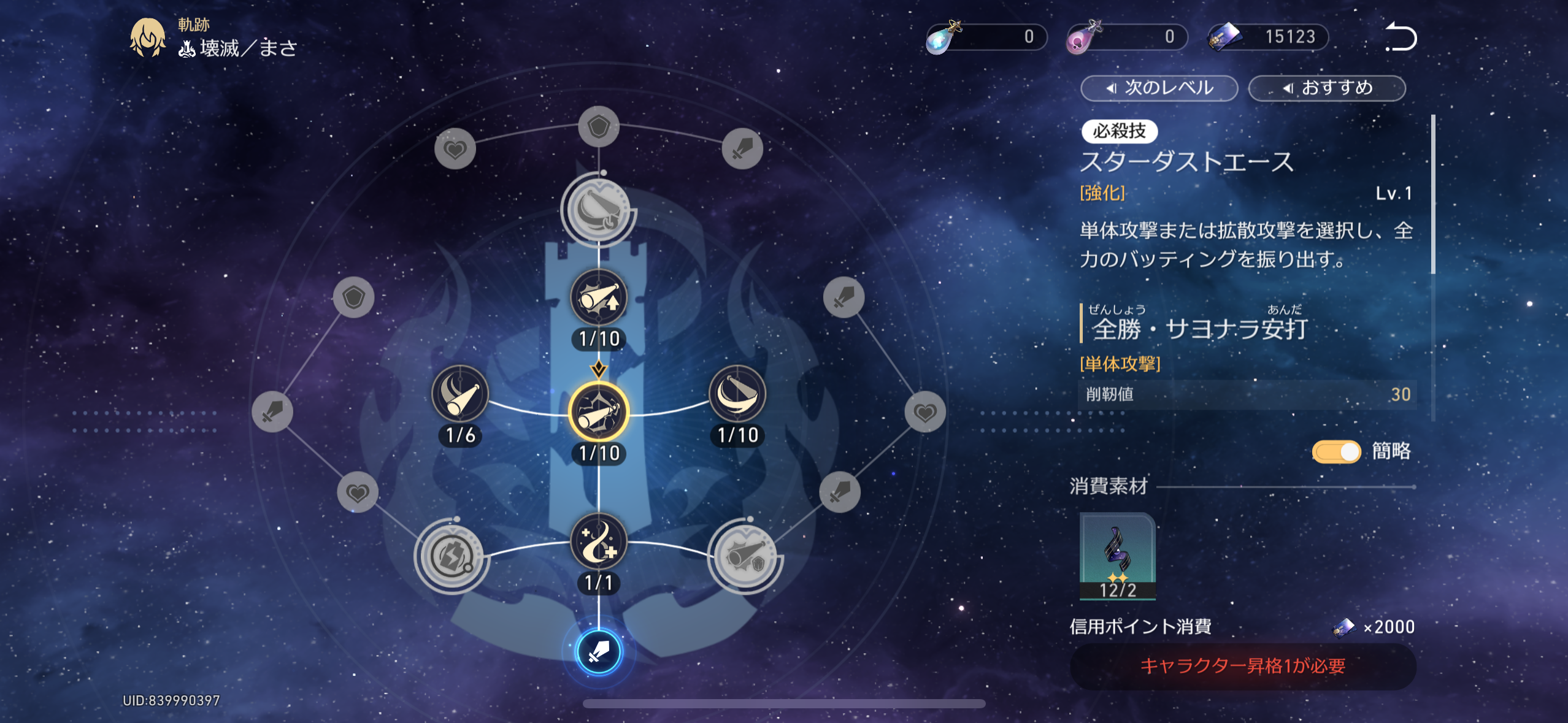Select the Talent trace node at 1/1
The image size is (1568, 723).
point(599,540)
